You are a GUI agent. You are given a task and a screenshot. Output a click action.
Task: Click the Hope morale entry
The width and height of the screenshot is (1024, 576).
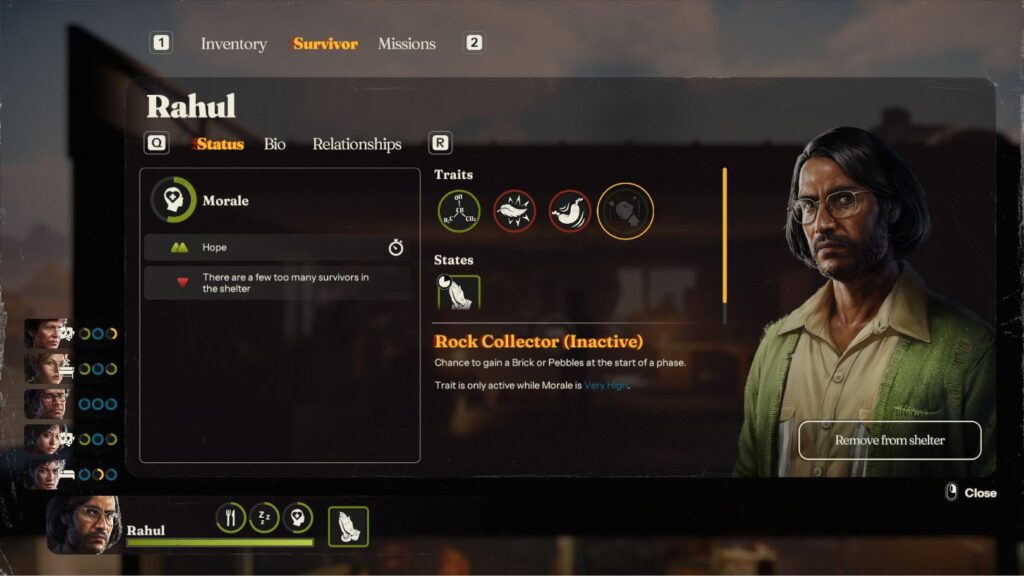click(276, 248)
